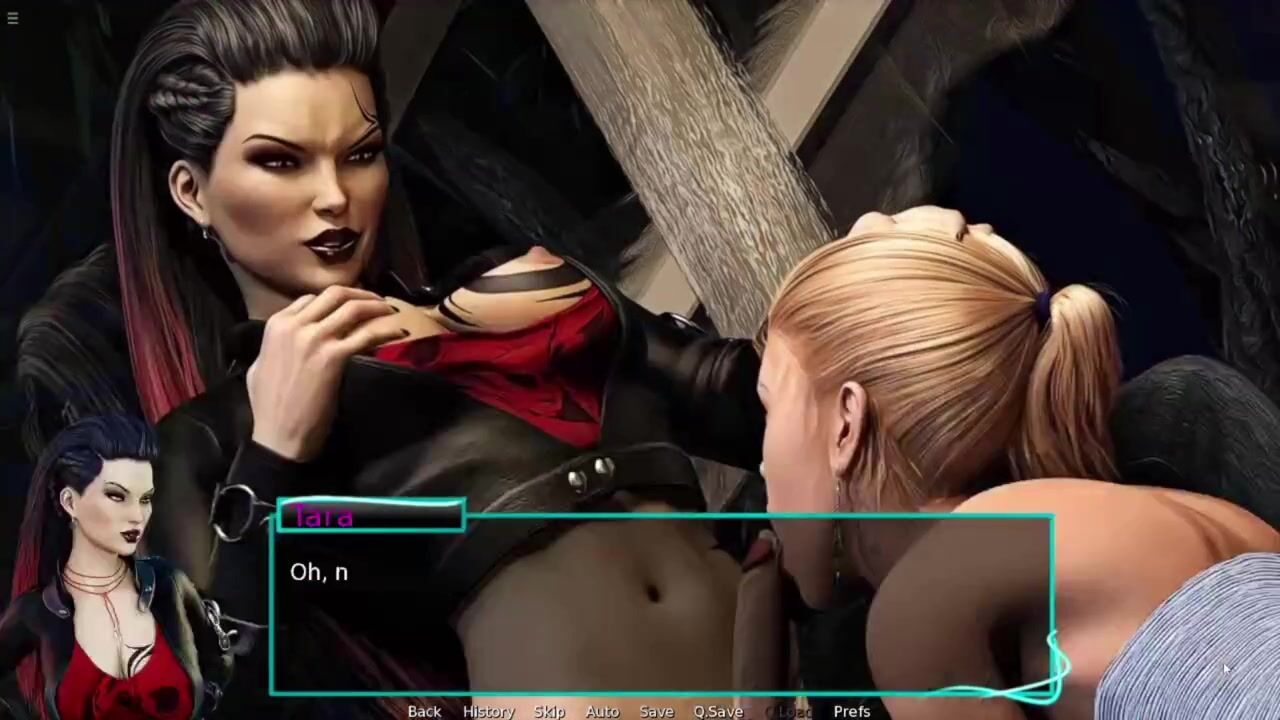
Task: Activate Skip in the quick menu
Action: click(549, 711)
